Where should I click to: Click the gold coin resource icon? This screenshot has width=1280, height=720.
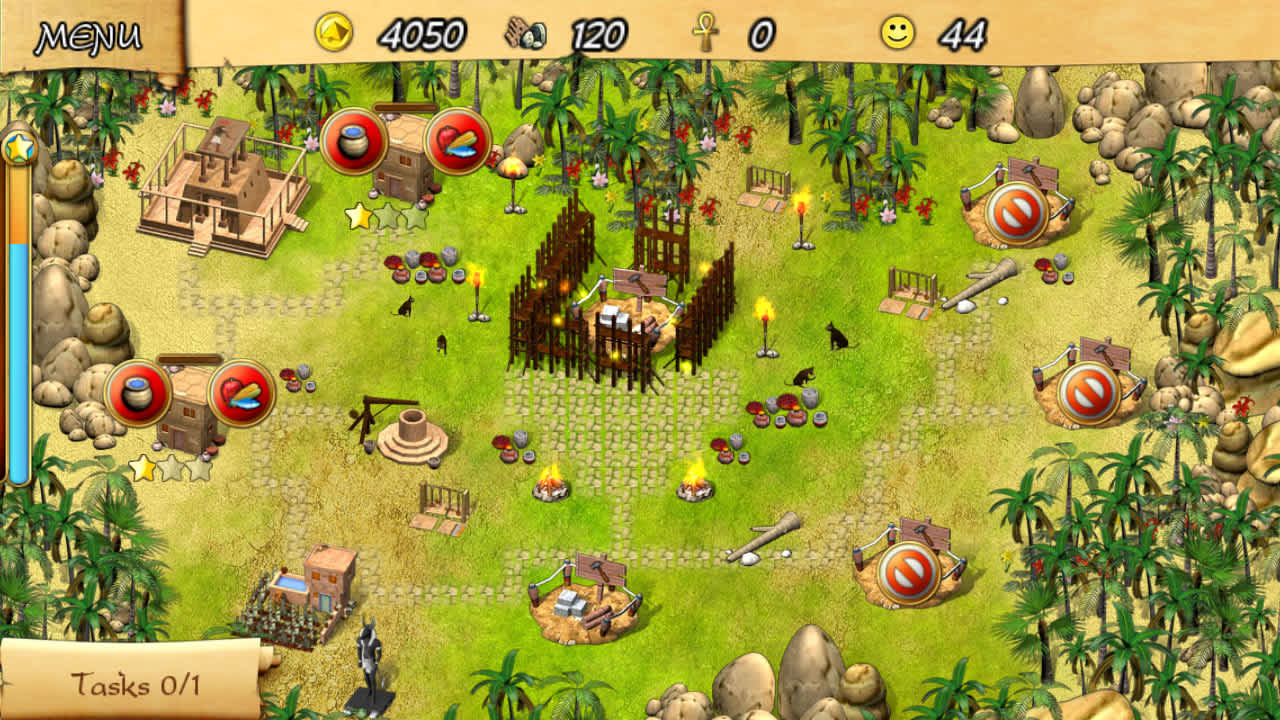pyautogui.click(x=335, y=31)
